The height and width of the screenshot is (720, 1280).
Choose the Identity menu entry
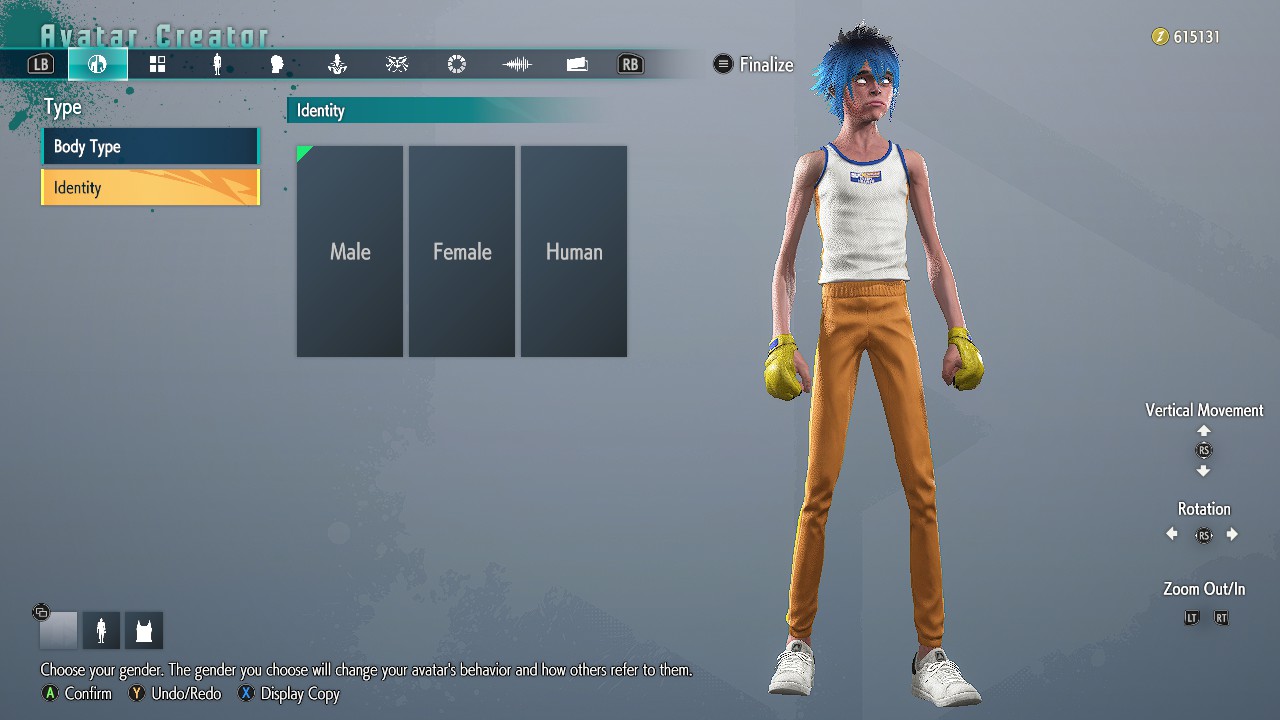pyautogui.click(x=150, y=188)
